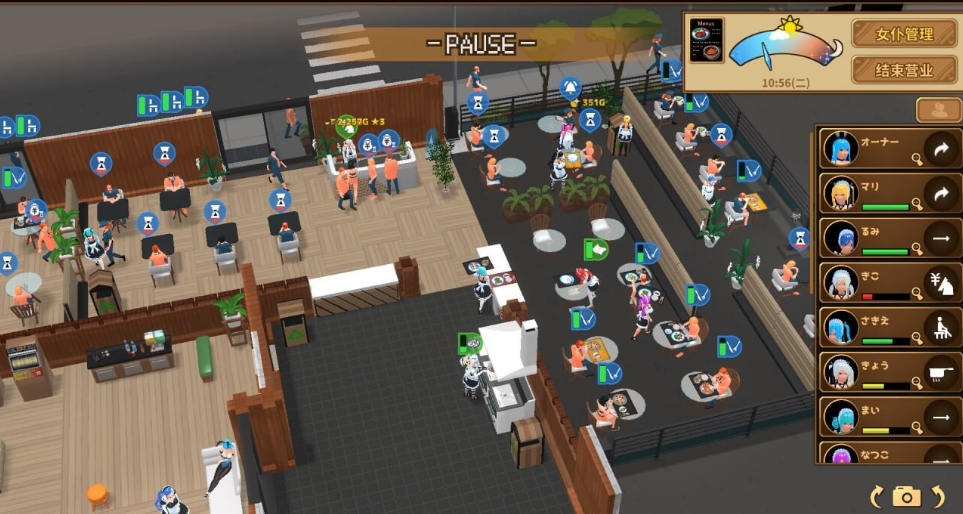Viewport: 963px width, 514px height.
Task: Rotate camera with the left curved arrow
Action: [877, 495]
